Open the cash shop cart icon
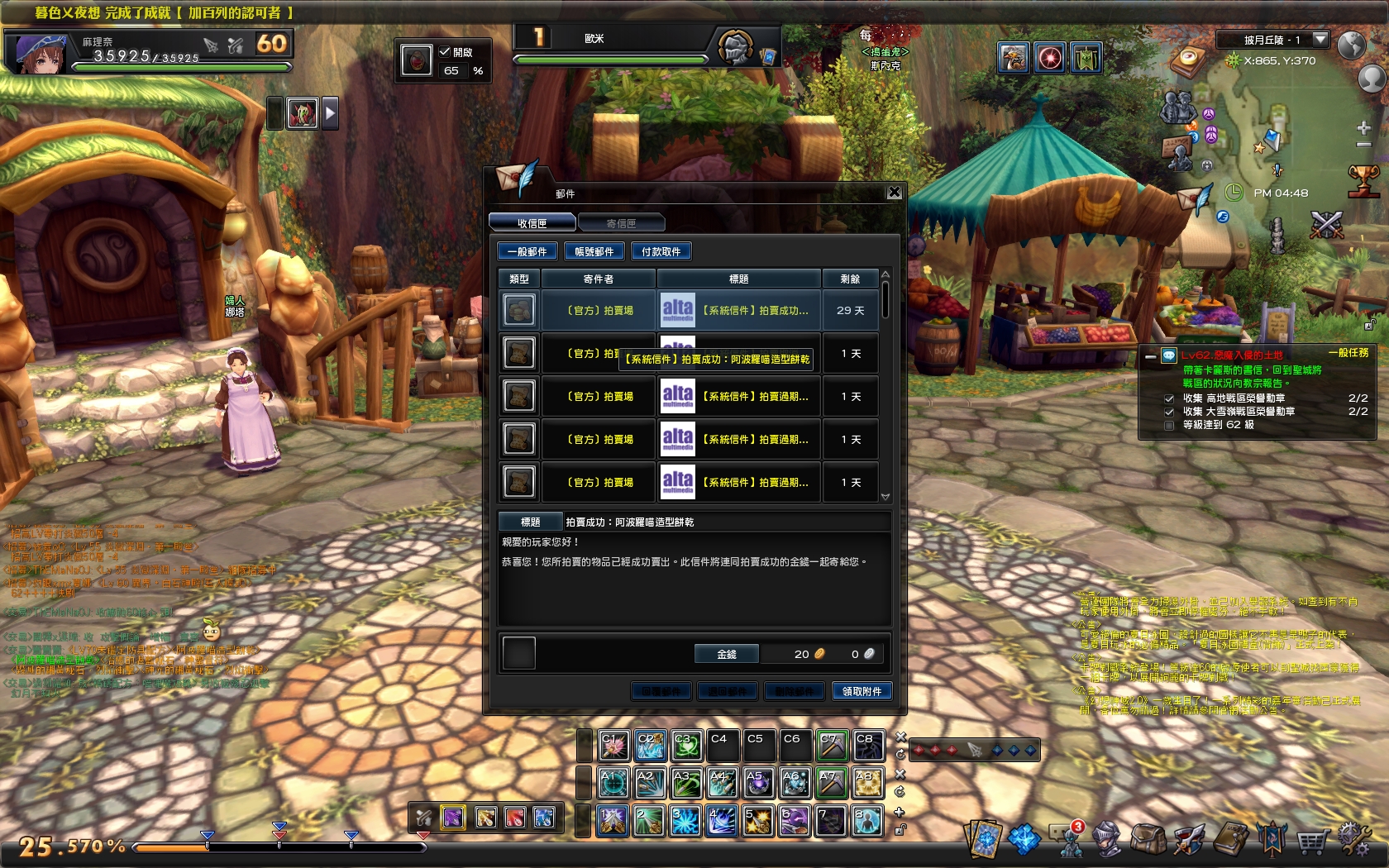 pos(1312,837)
